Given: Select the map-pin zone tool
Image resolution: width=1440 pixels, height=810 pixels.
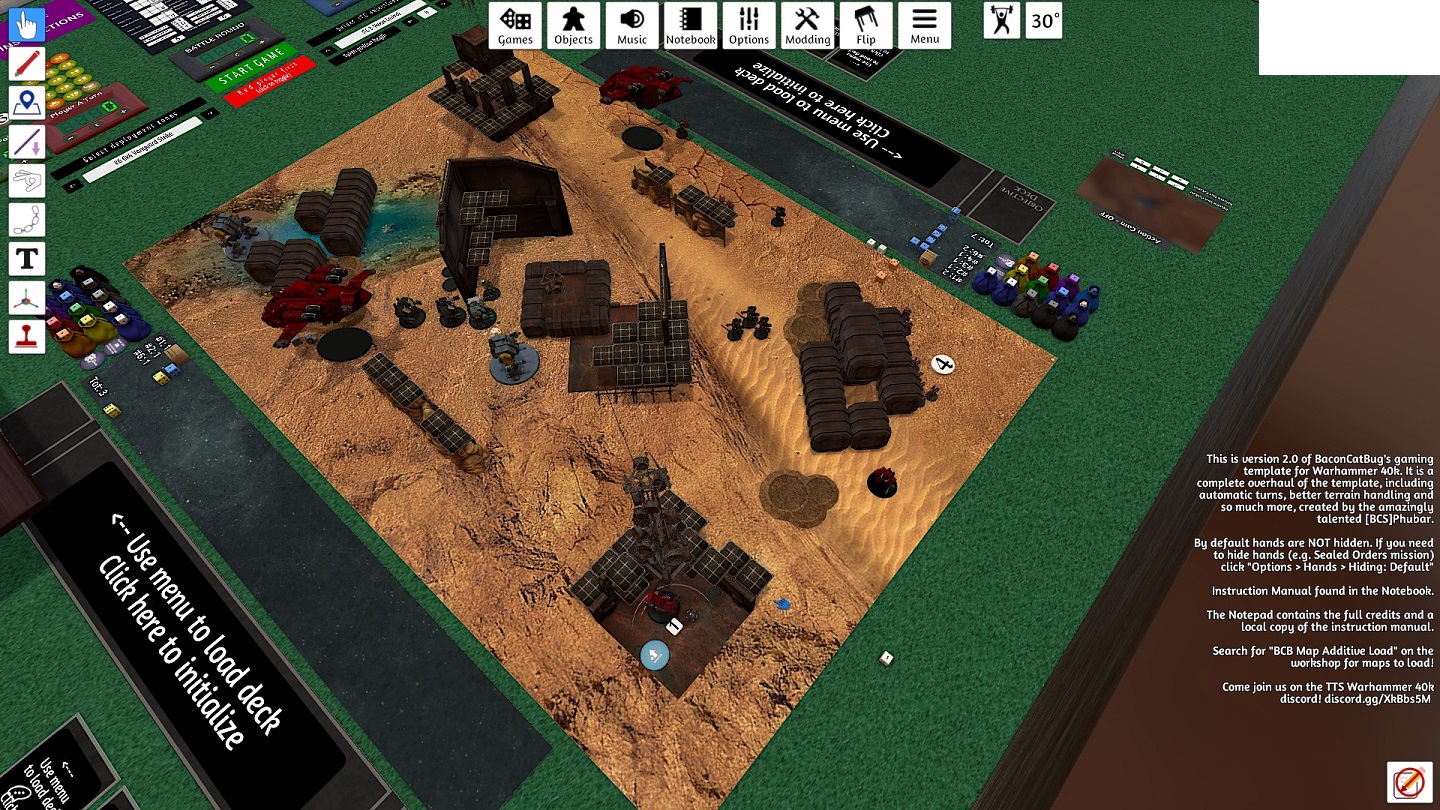Looking at the screenshot, I should pos(27,102).
